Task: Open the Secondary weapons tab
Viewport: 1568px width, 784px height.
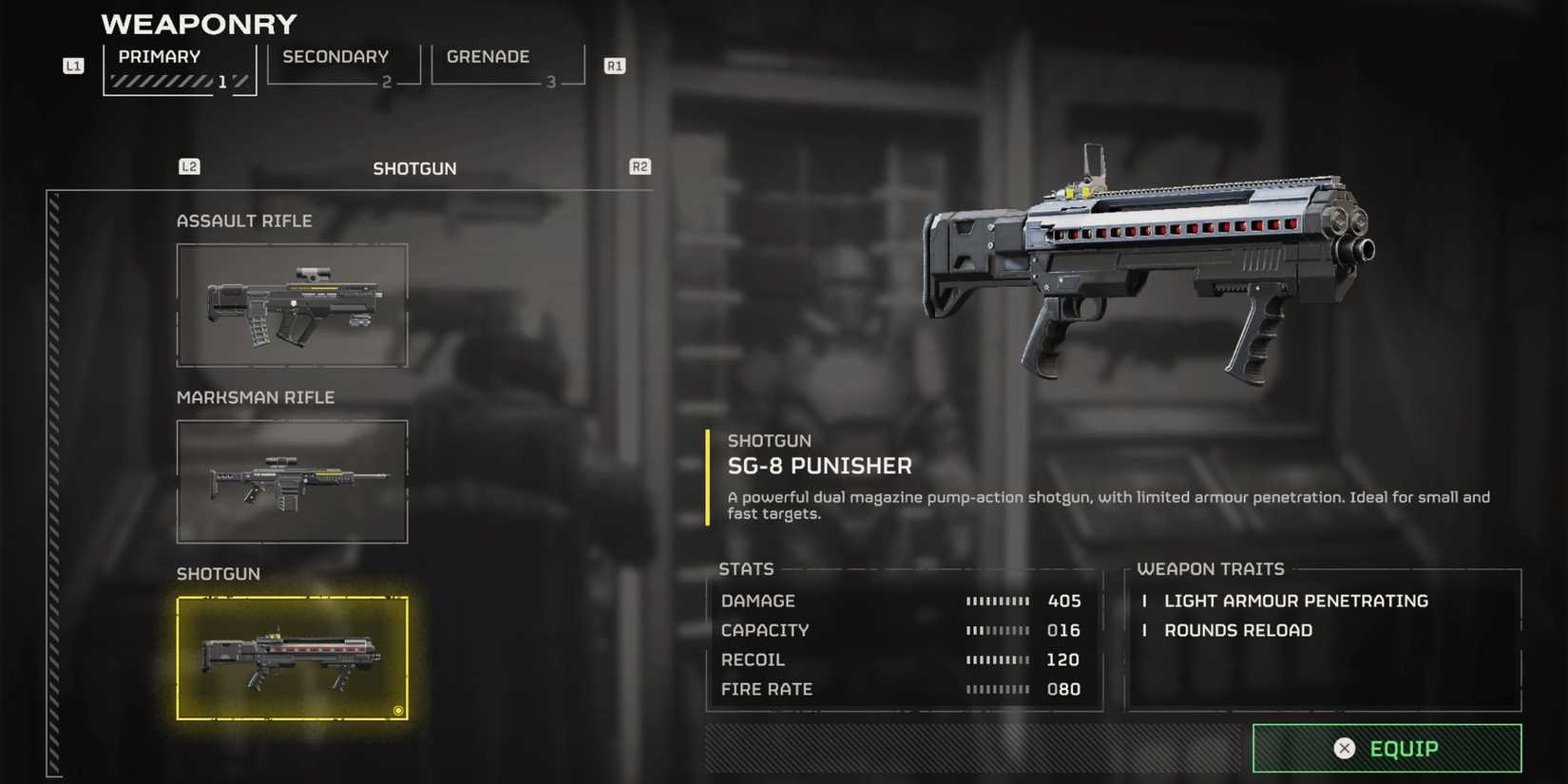Action: coord(343,65)
